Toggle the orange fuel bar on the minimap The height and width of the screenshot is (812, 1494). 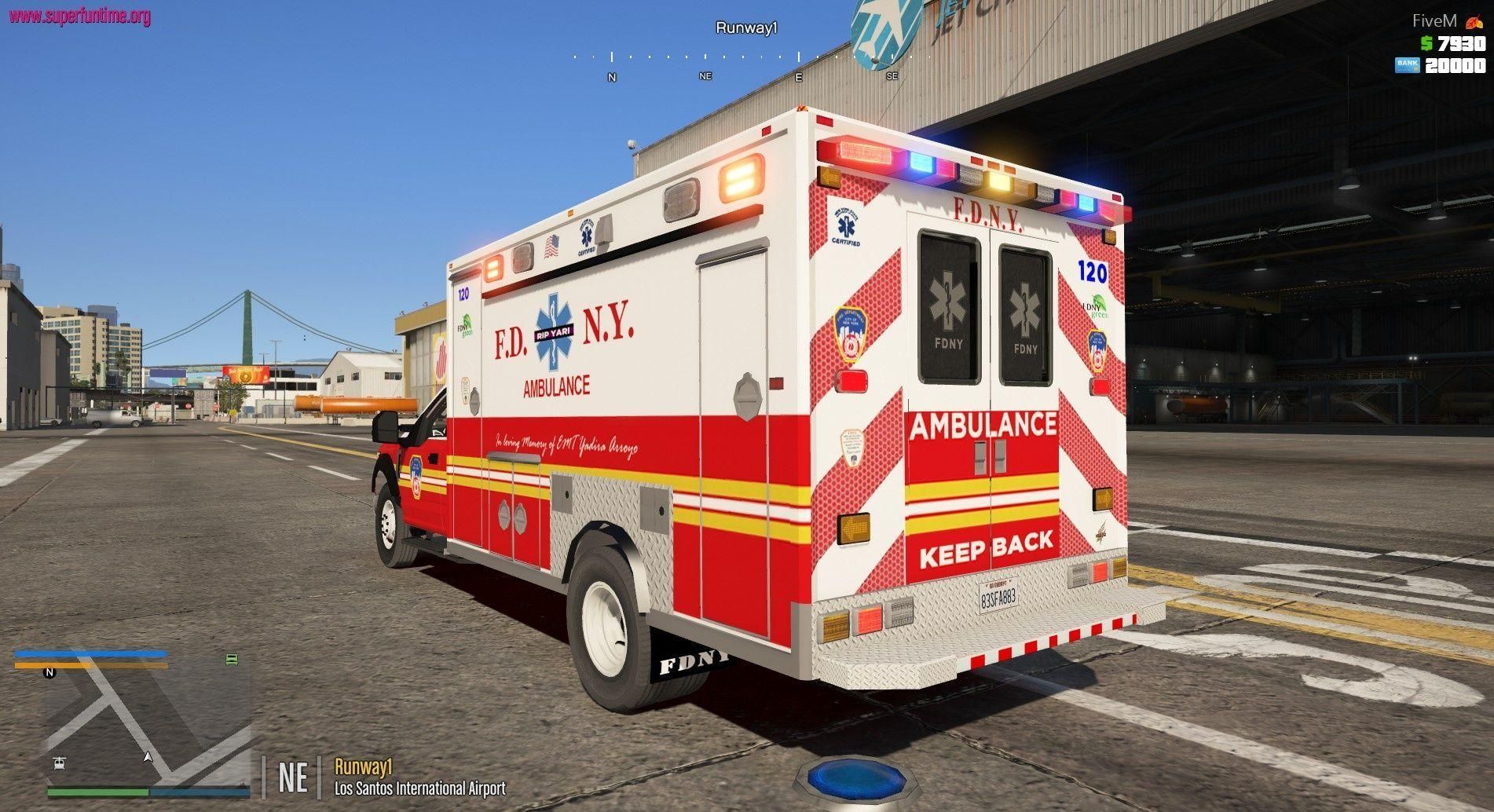[x=90, y=666]
